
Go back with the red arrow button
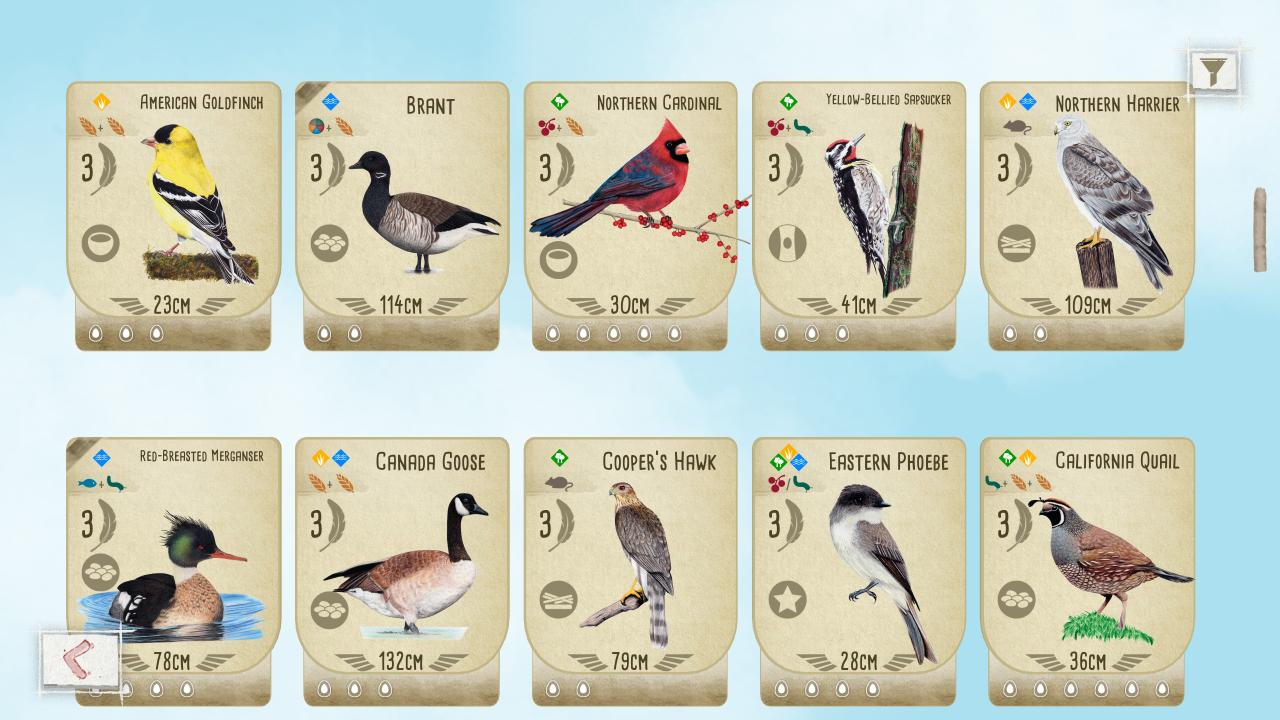(x=80, y=659)
